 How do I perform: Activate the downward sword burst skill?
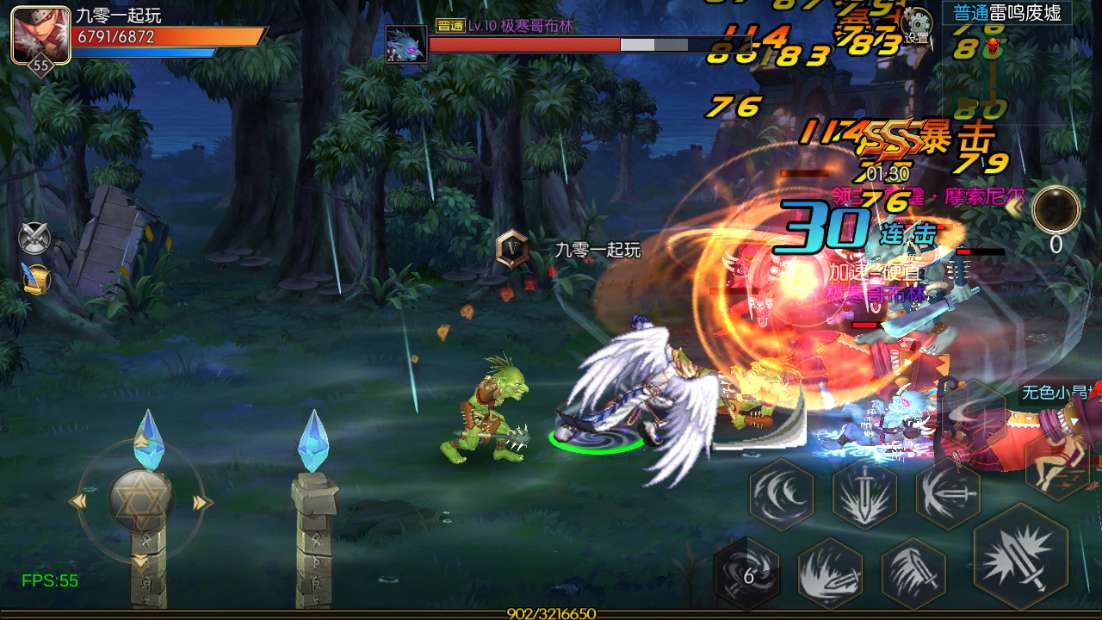(x=864, y=493)
